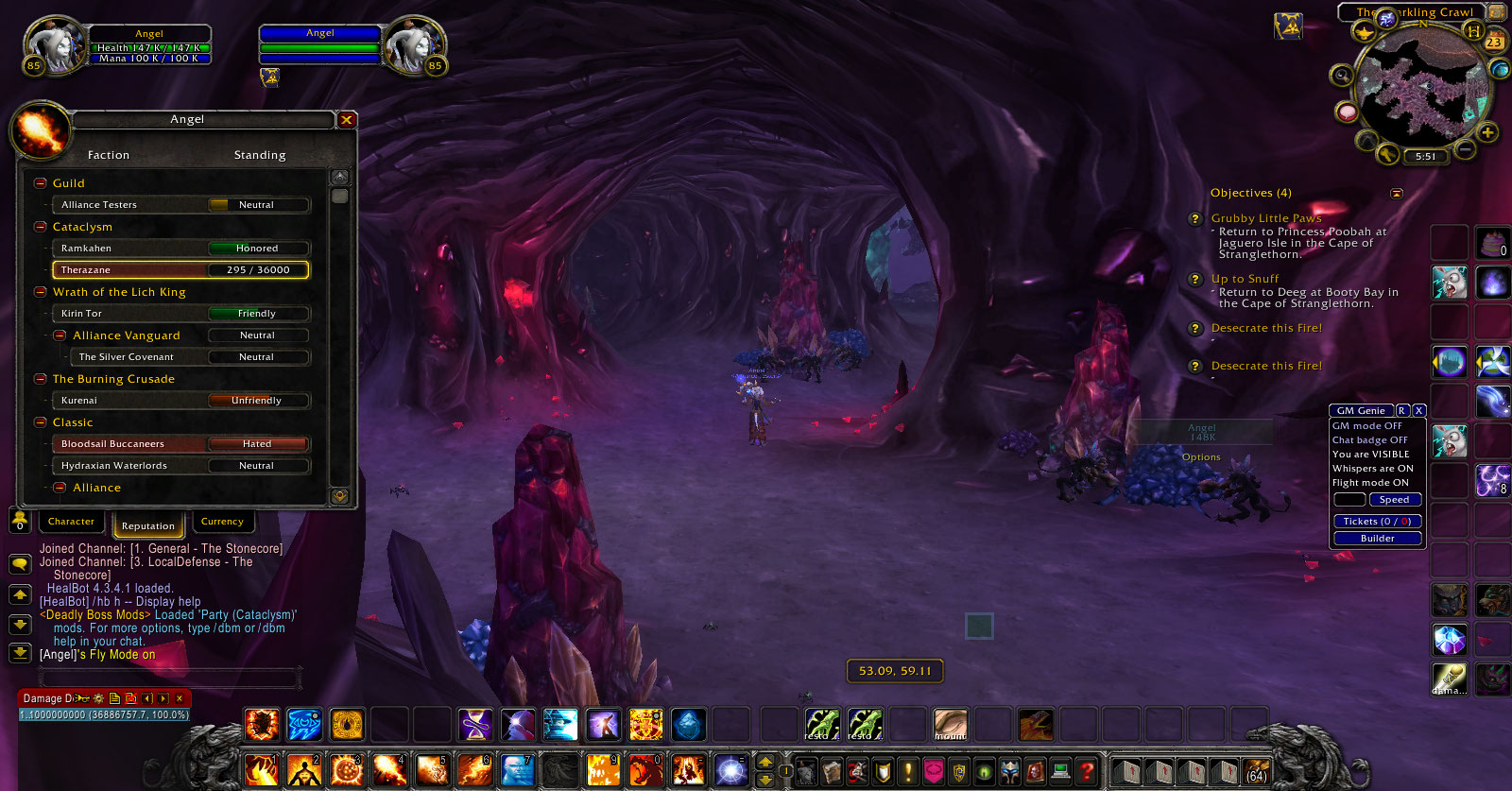Open the Currency tab

223,521
